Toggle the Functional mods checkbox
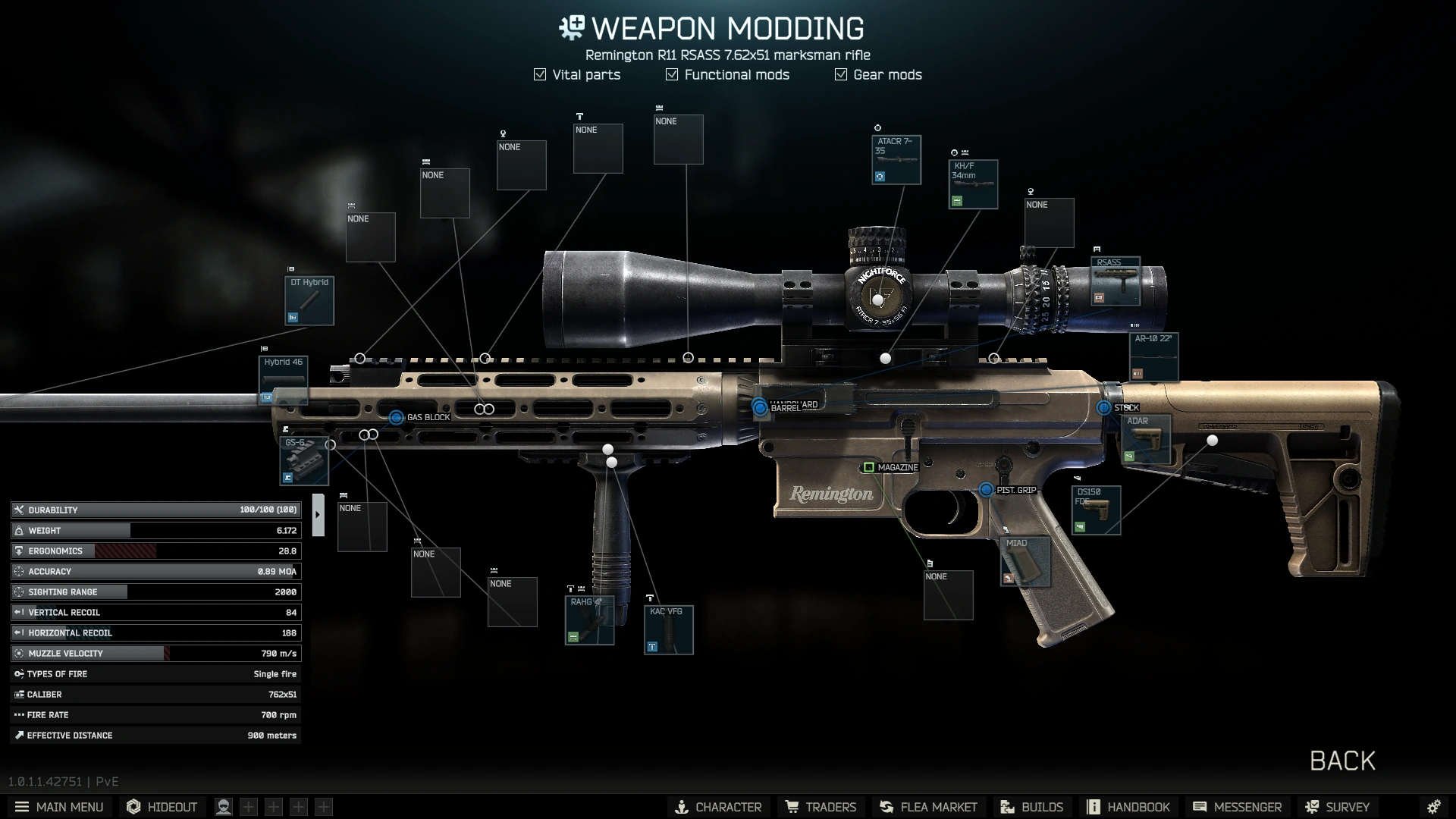 click(670, 74)
